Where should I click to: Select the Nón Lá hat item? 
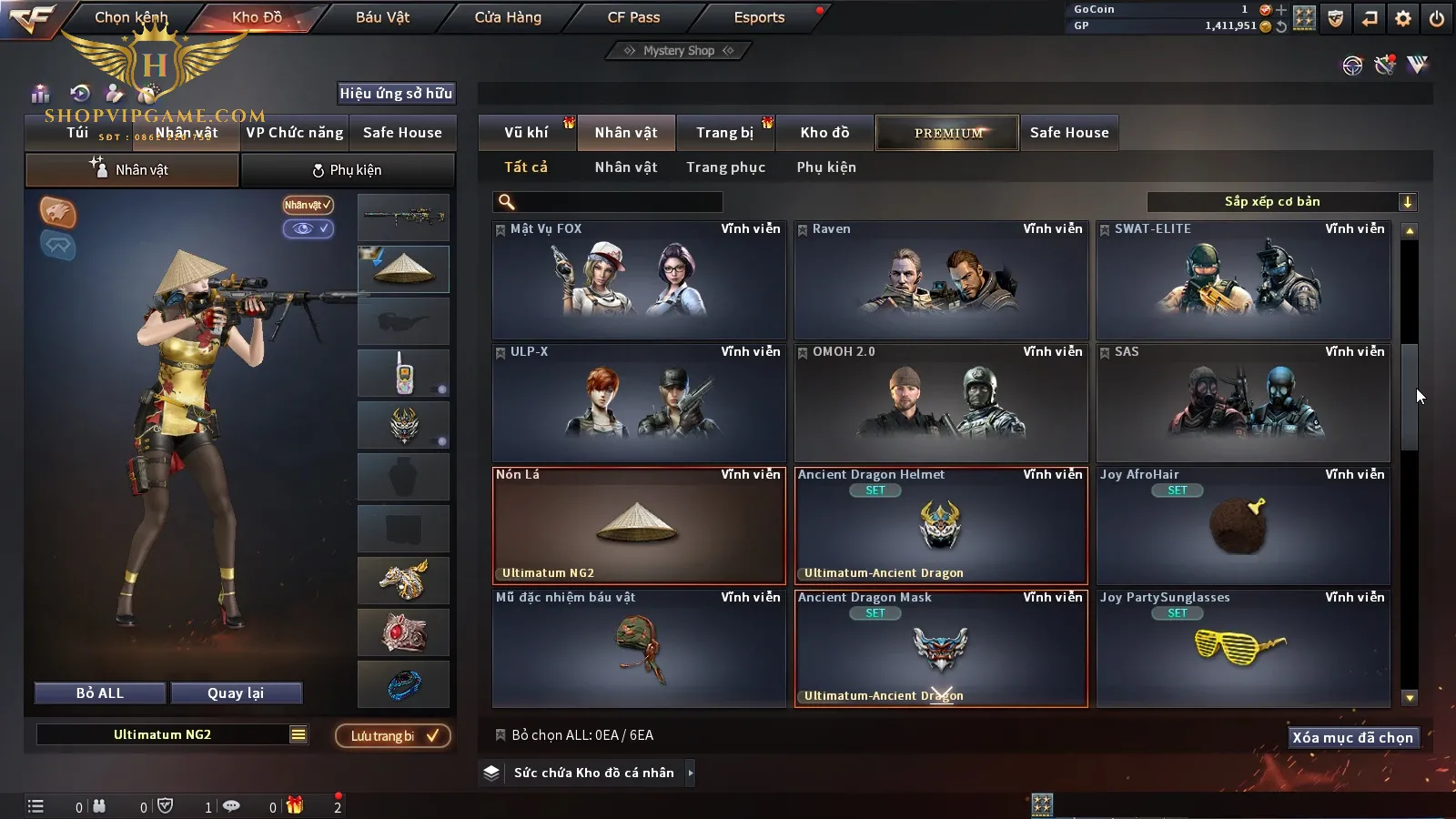point(639,526)
